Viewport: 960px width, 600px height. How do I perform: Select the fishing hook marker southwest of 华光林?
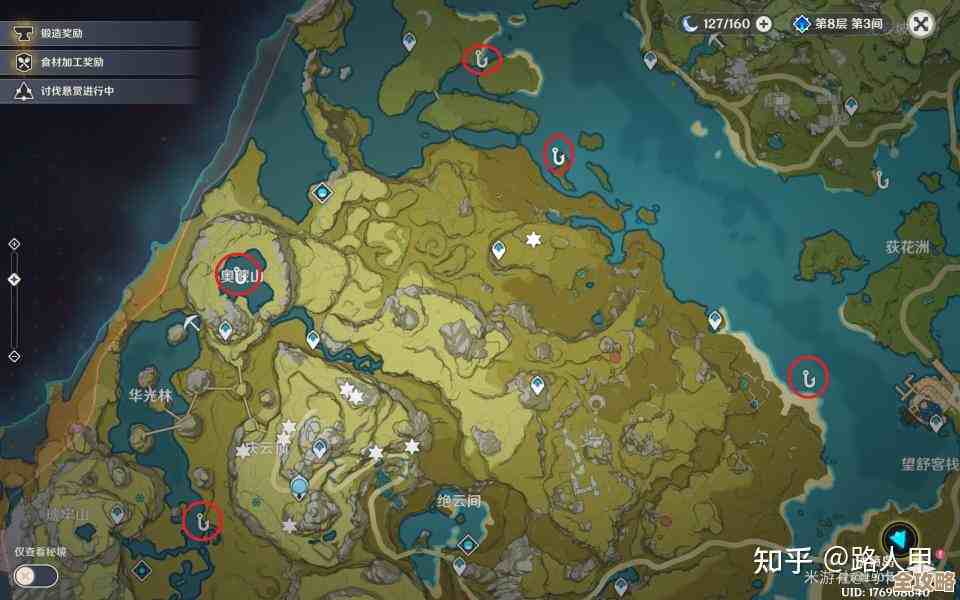[202, 520]
